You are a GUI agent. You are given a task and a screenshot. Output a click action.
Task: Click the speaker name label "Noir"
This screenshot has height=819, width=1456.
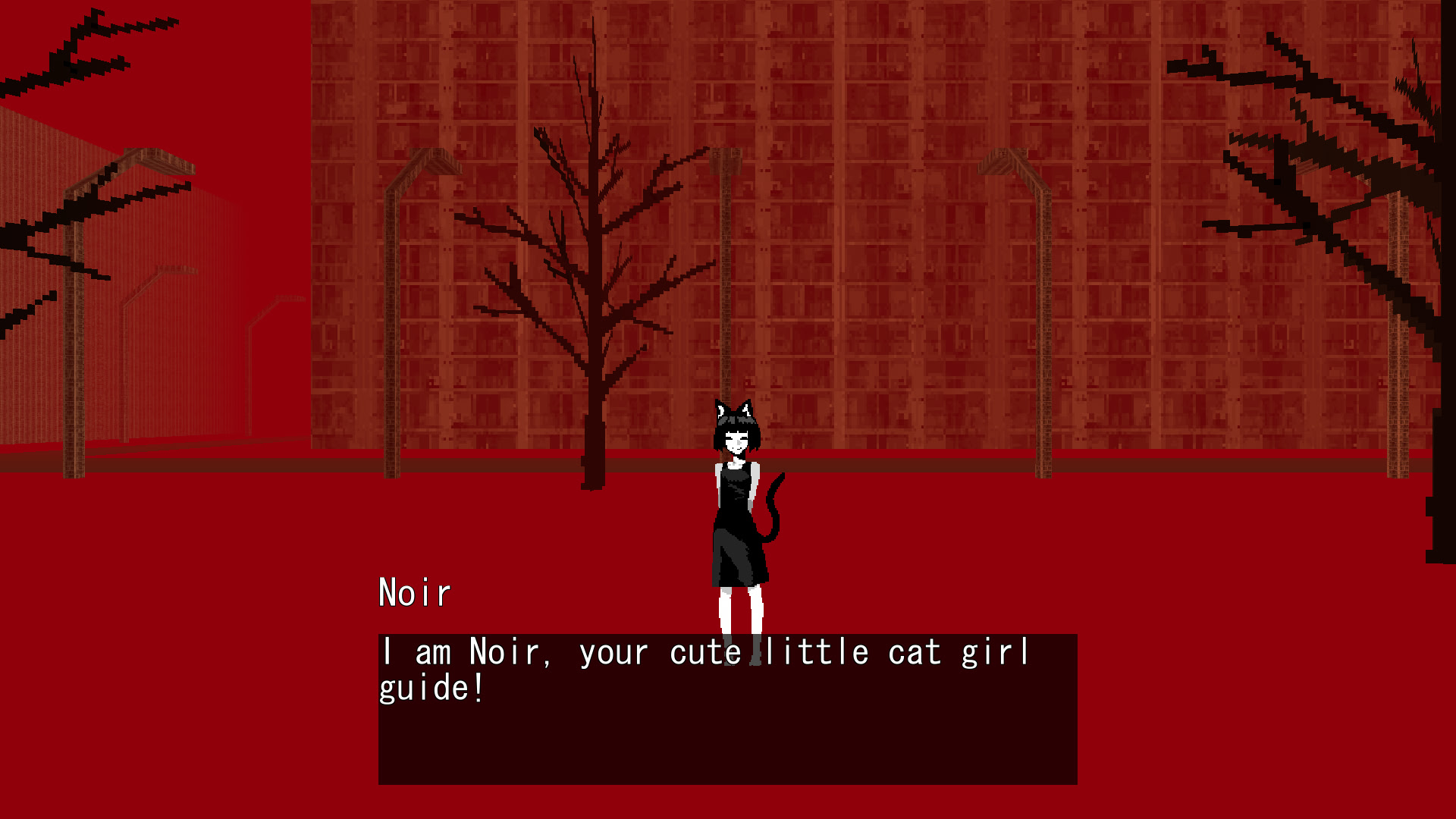click(414, 592)
